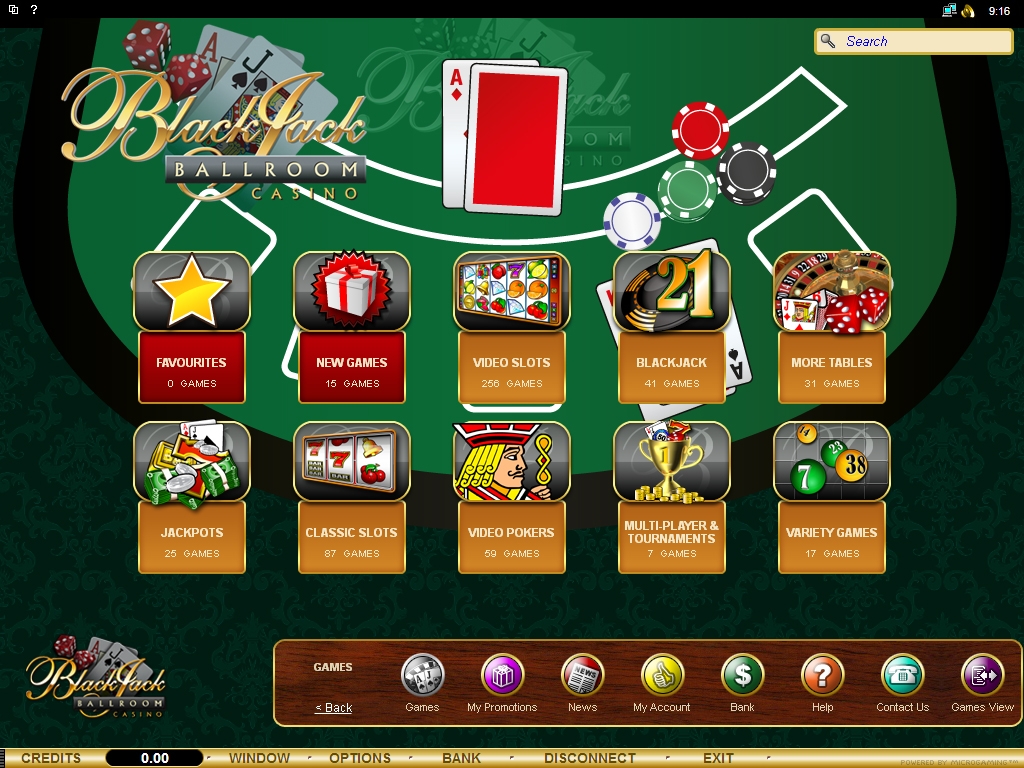1024x768 pixels.
Task: Open My Account page
Action: coord(662,677)
